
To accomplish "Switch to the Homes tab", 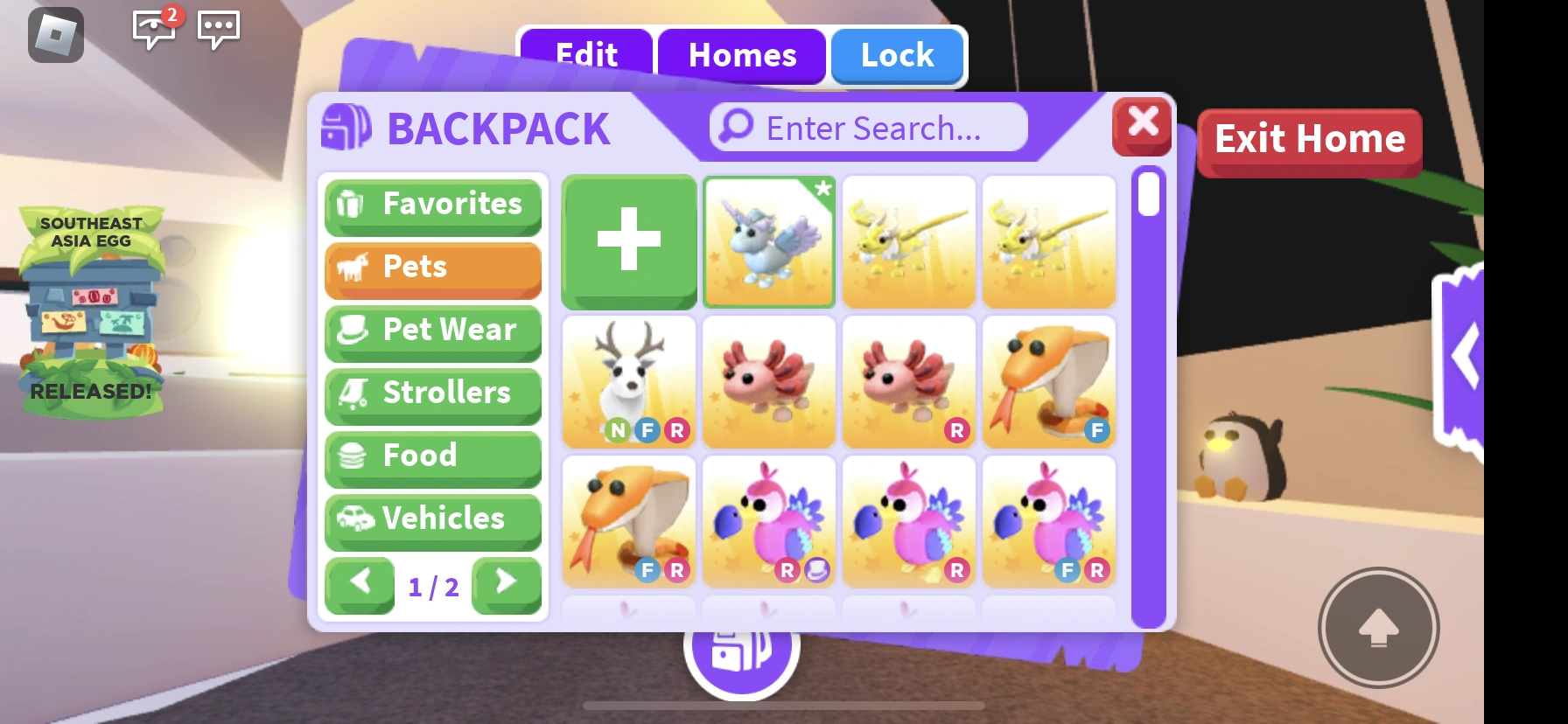I will (741, 55).
